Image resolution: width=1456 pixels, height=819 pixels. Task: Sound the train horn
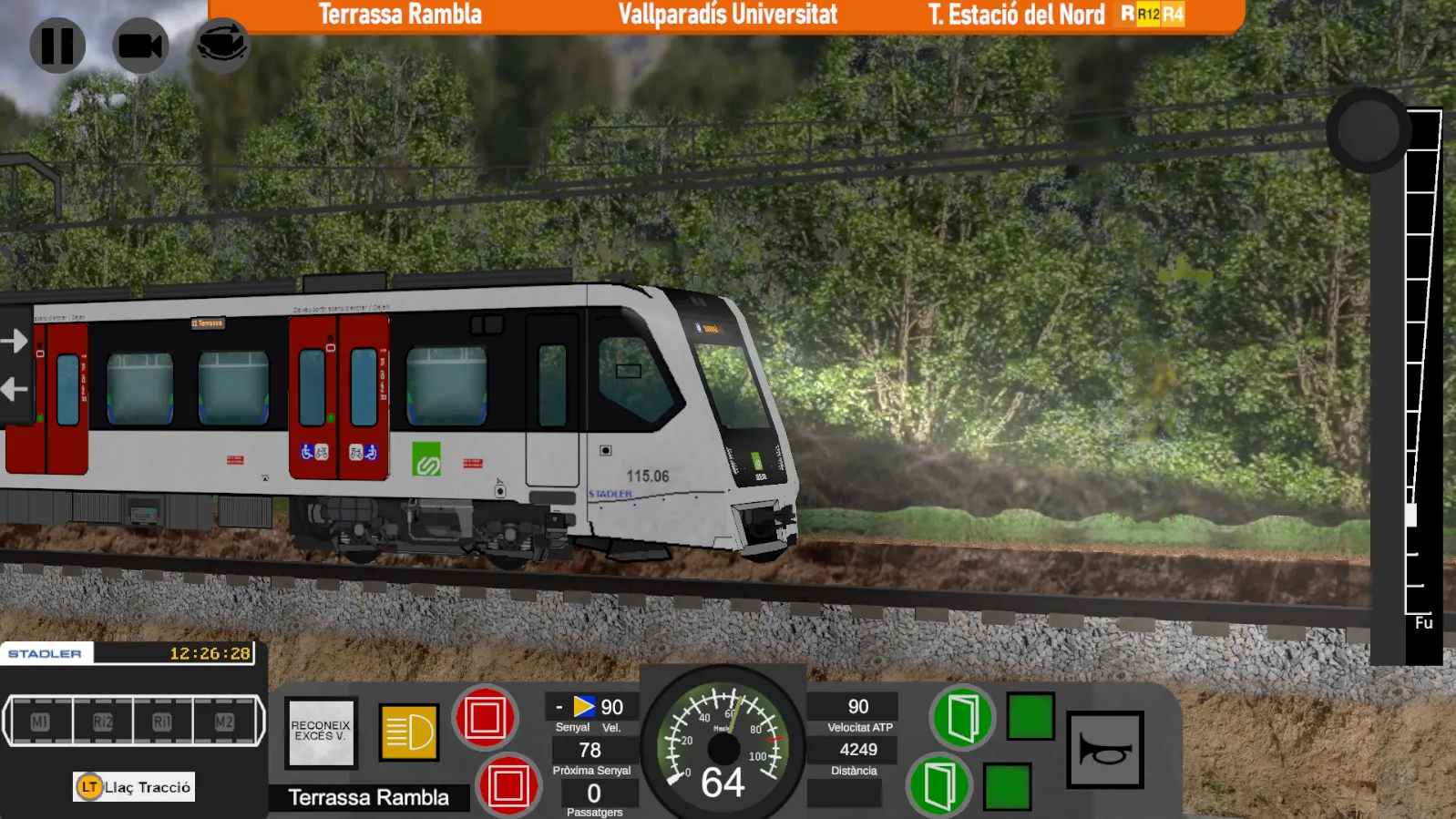(1105, 750)
